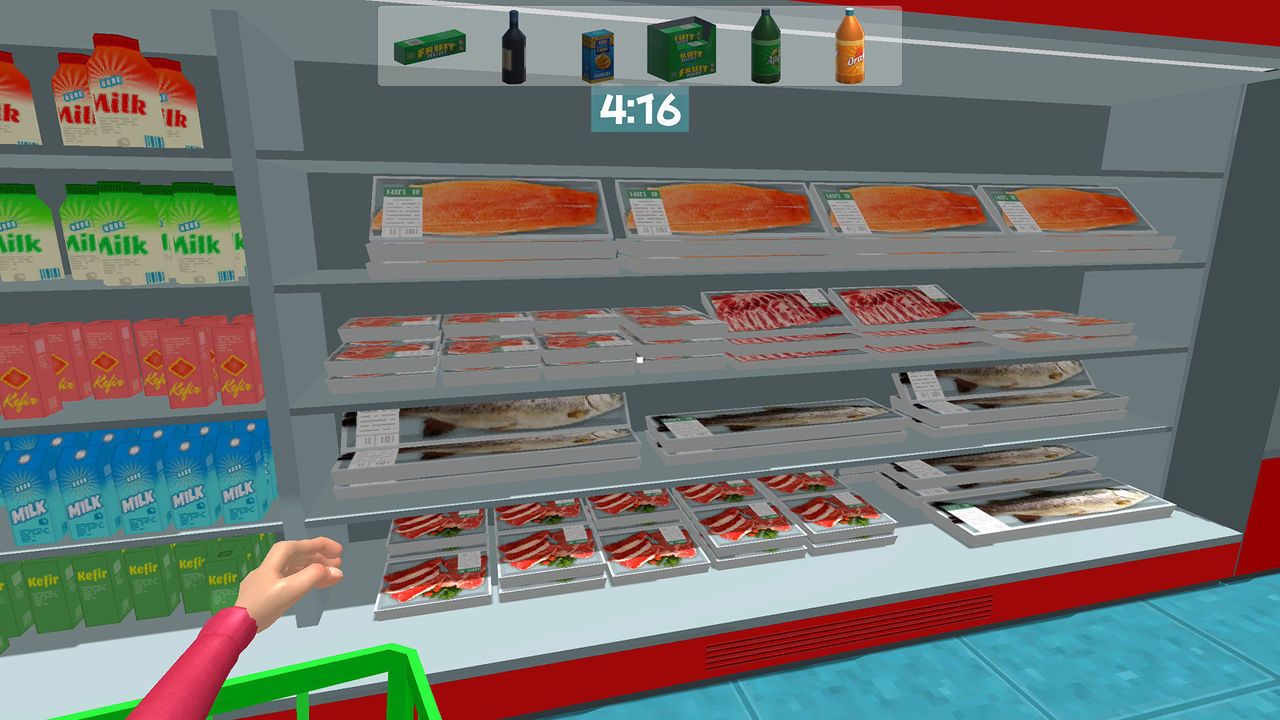Click the 4:16 countdown timer display
The image size is (1280, 720).
(x=639, y=105)
